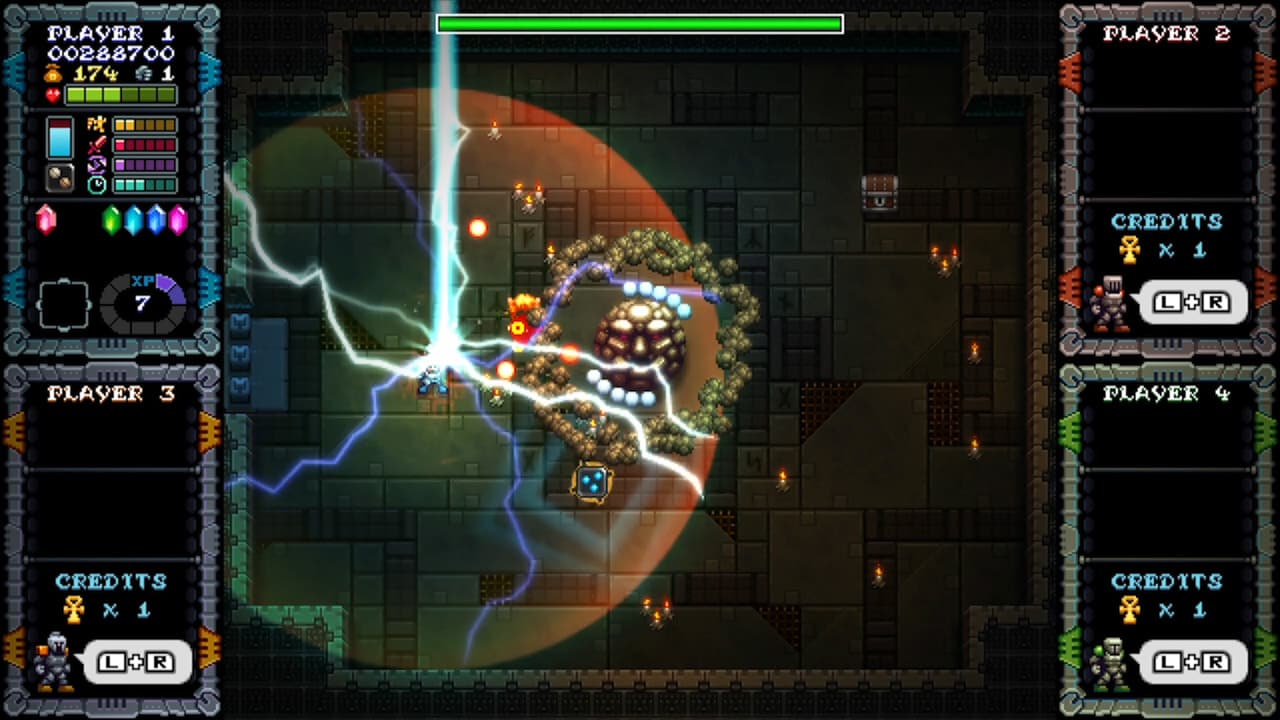Screen dimensions: 1280x720
Task: Select the money bag icon in Player 1 panel
Action: (52, 73)
